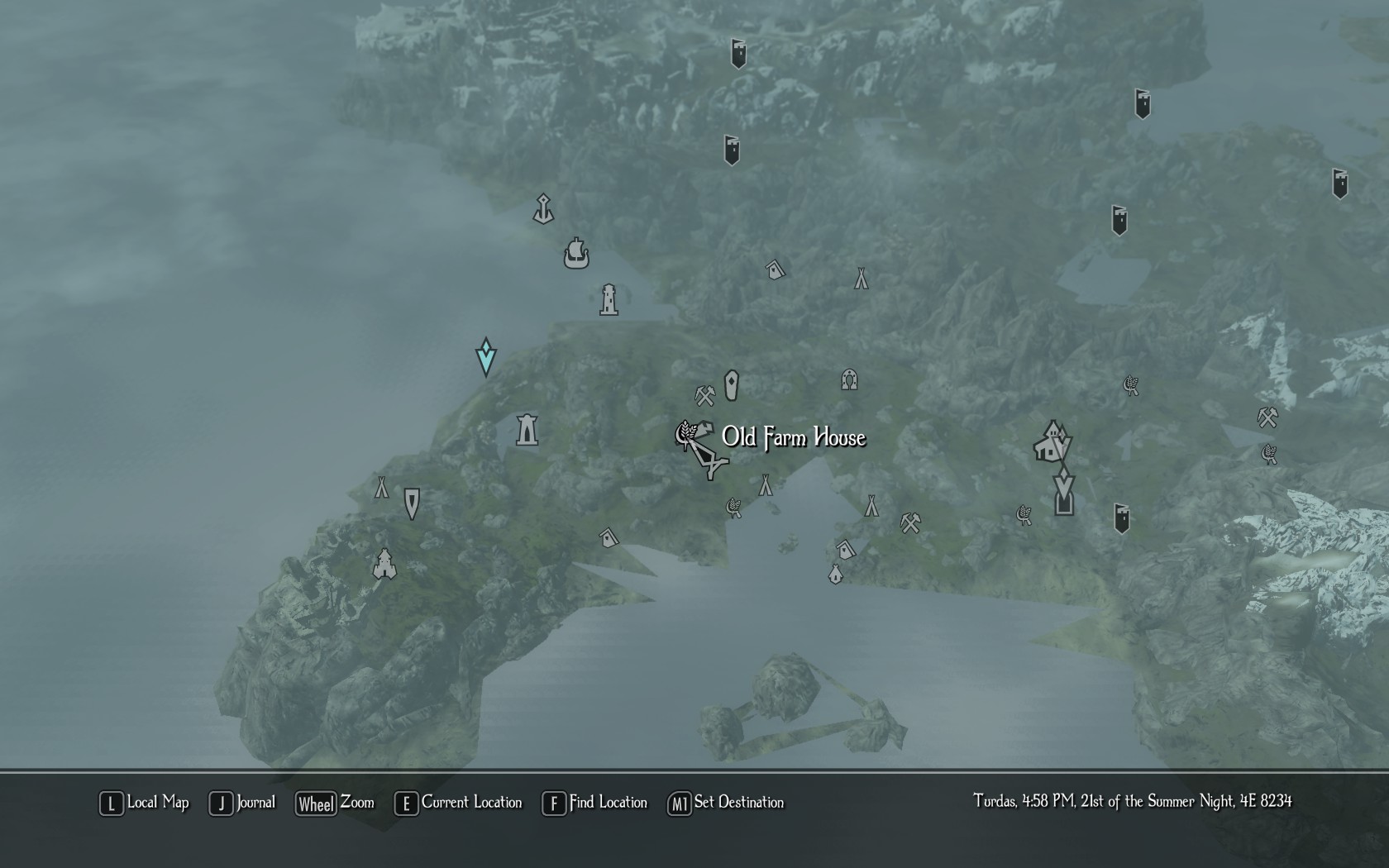Select the shield-shaped map marker

pyautogui.click(x=412, y=503)
